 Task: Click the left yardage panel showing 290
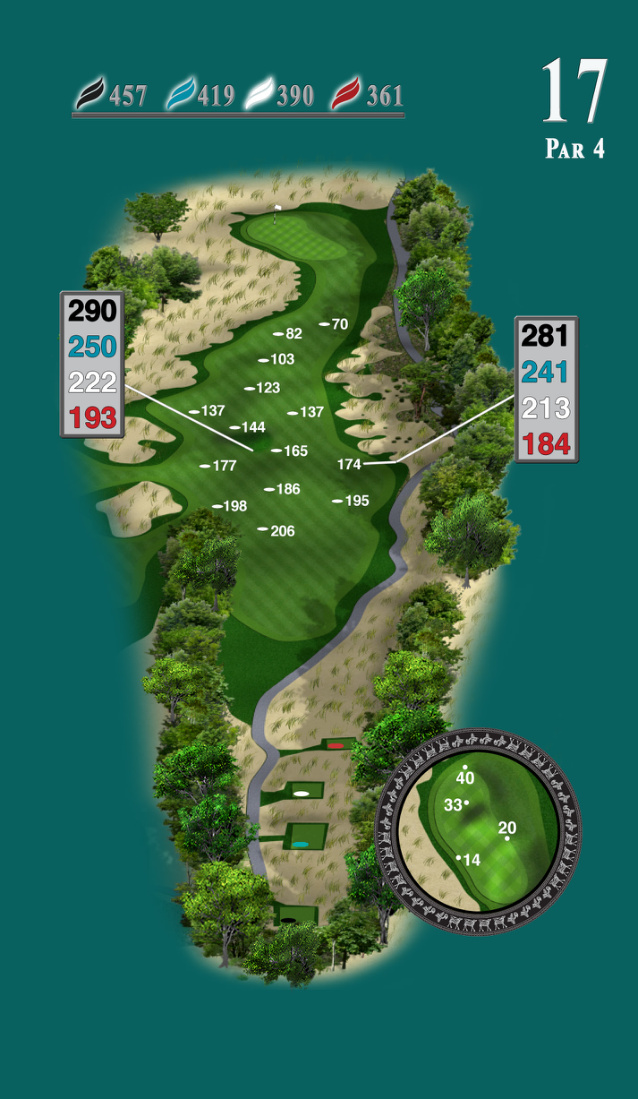click(x=92, y=364)
